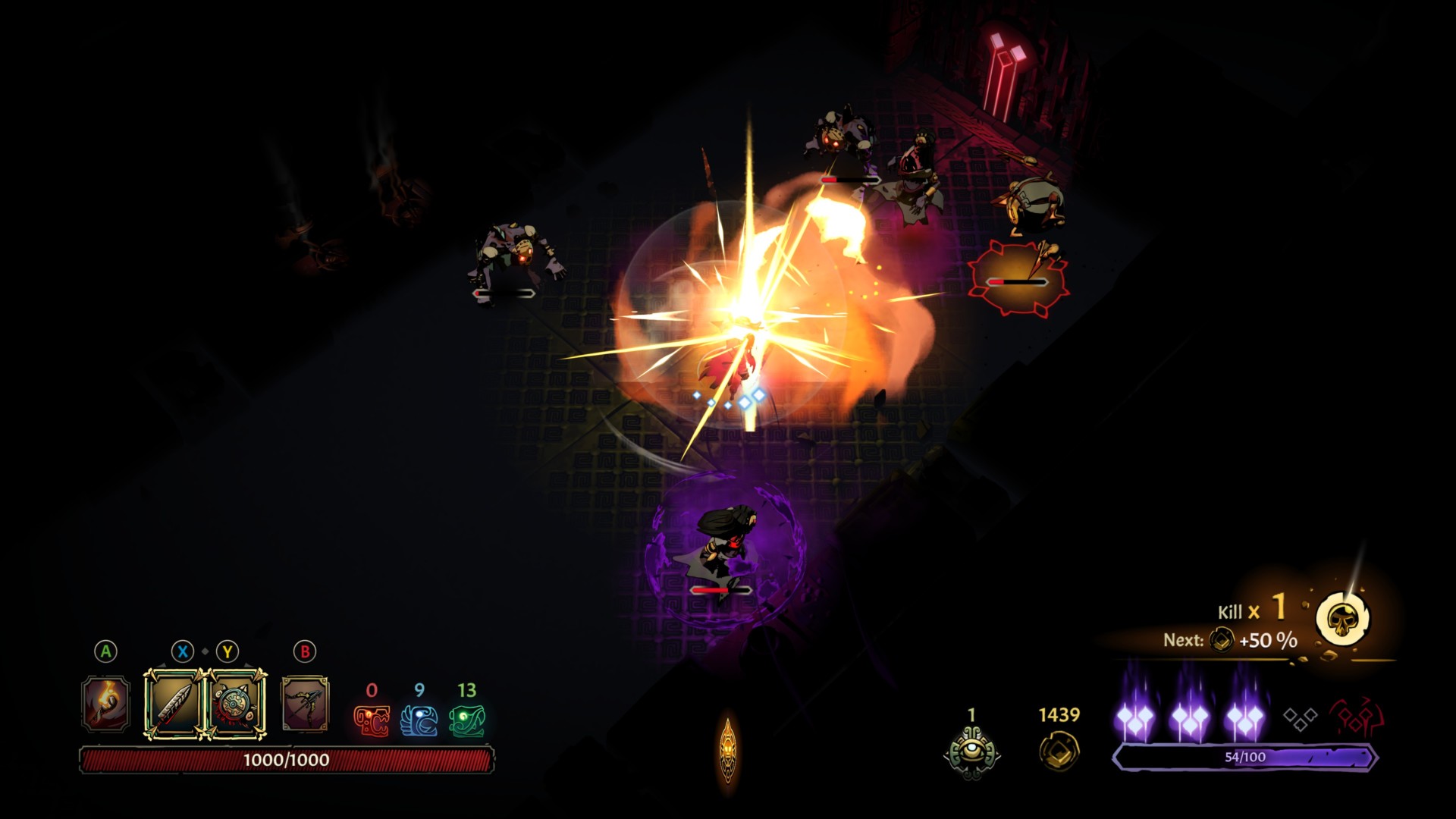Click the red glyph attribute icon
Viewport: 1456px width, 819px height.
(x=372, y=720)
